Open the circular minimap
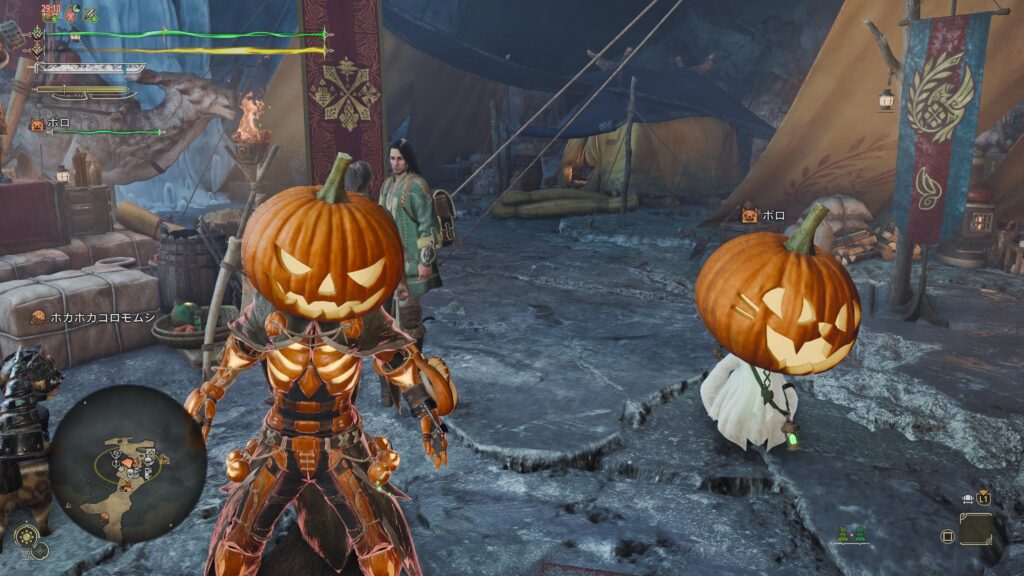Image resolution: width=1024 pixels, height=576 pixels. pos(128,463)
